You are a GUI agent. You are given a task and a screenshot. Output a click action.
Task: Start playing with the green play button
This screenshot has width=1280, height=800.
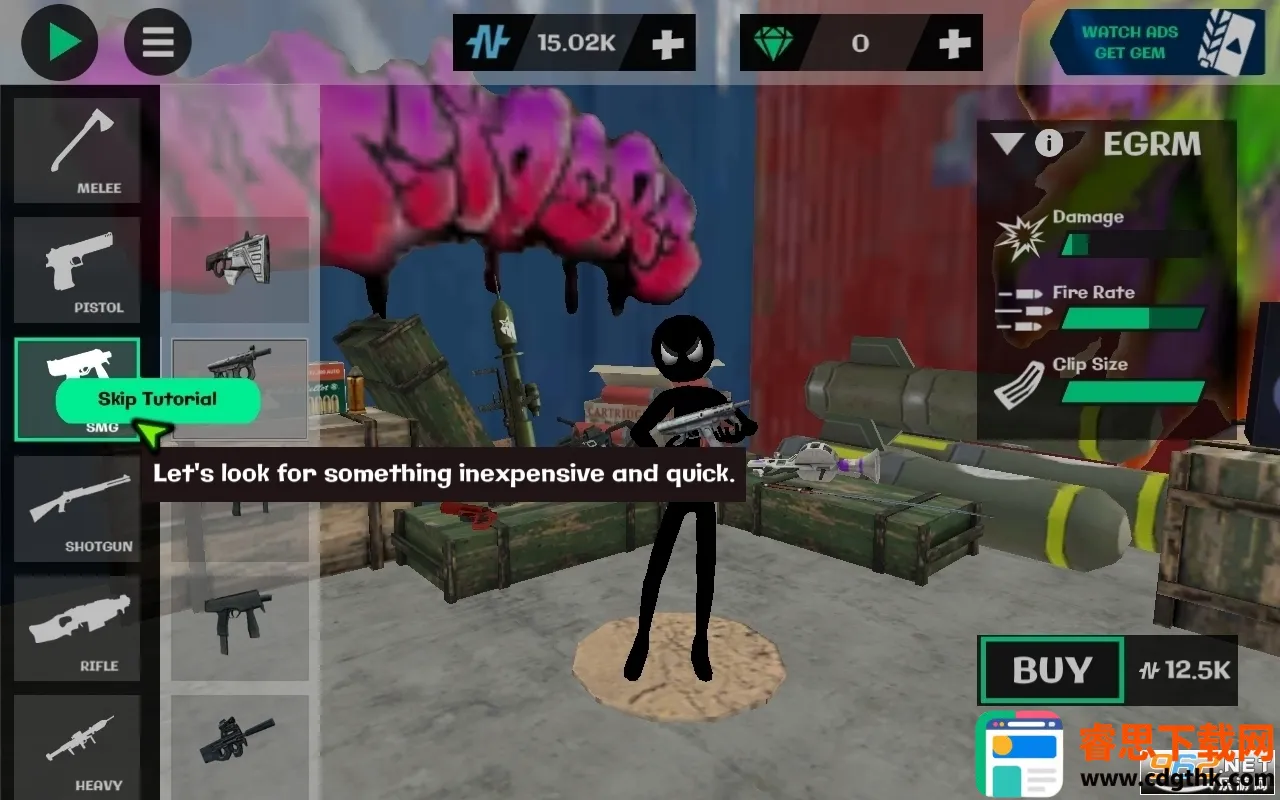[60, 43]
